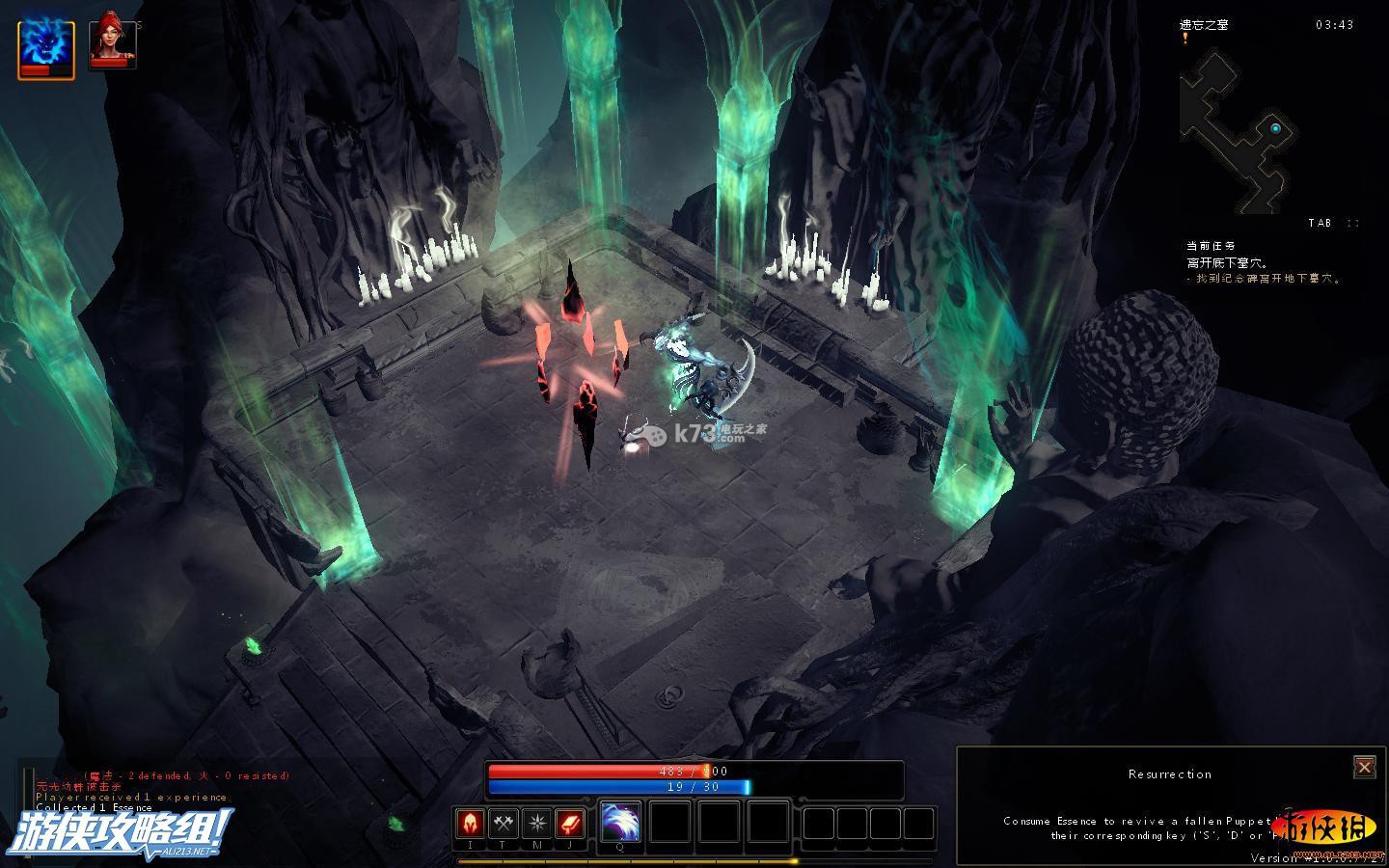This screenshot has width=1389, height=868.
Task: Click the orange exclamation quest alert
Action: 1185,39
